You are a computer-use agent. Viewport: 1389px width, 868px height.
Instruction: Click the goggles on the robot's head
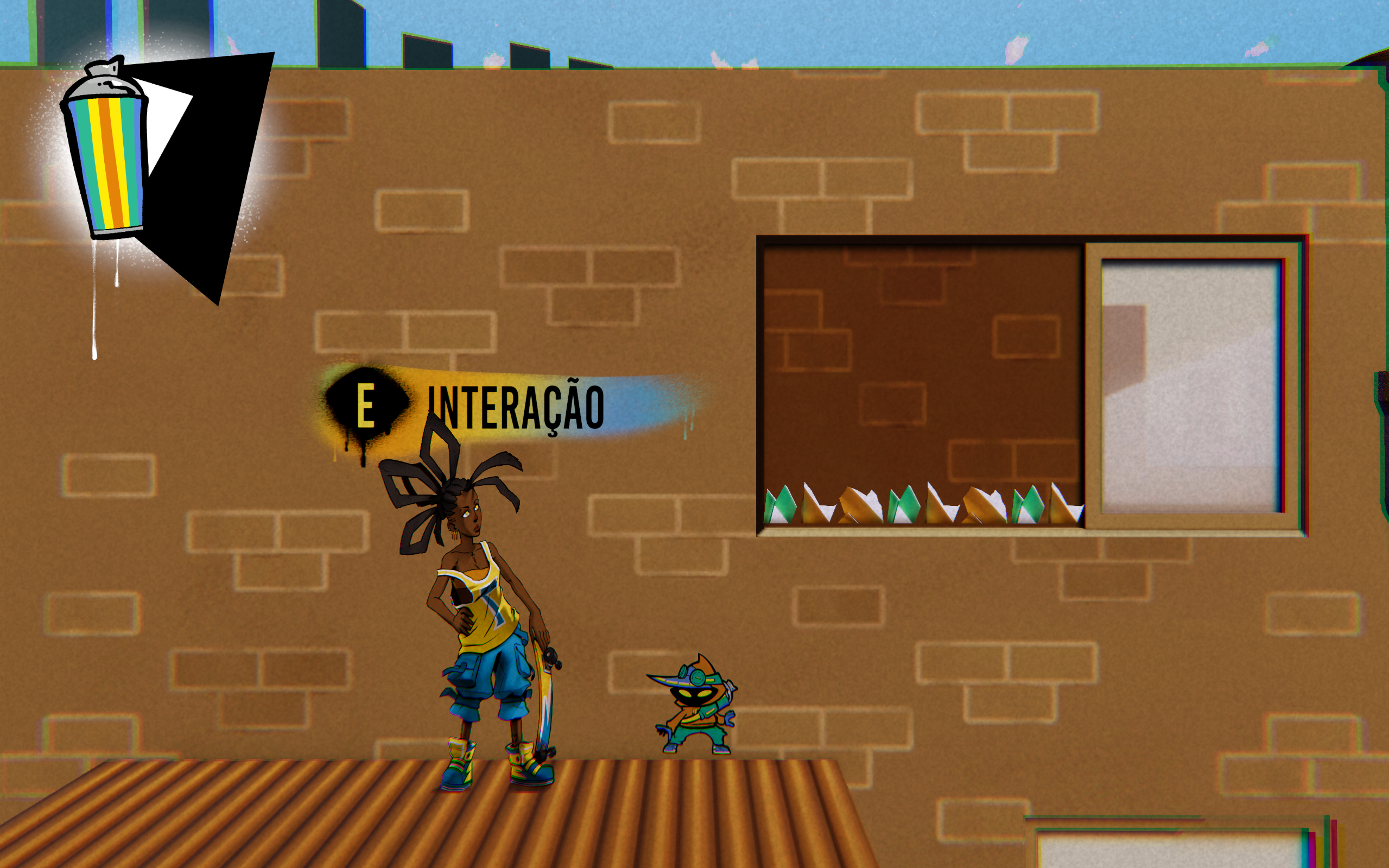[698, 677]
